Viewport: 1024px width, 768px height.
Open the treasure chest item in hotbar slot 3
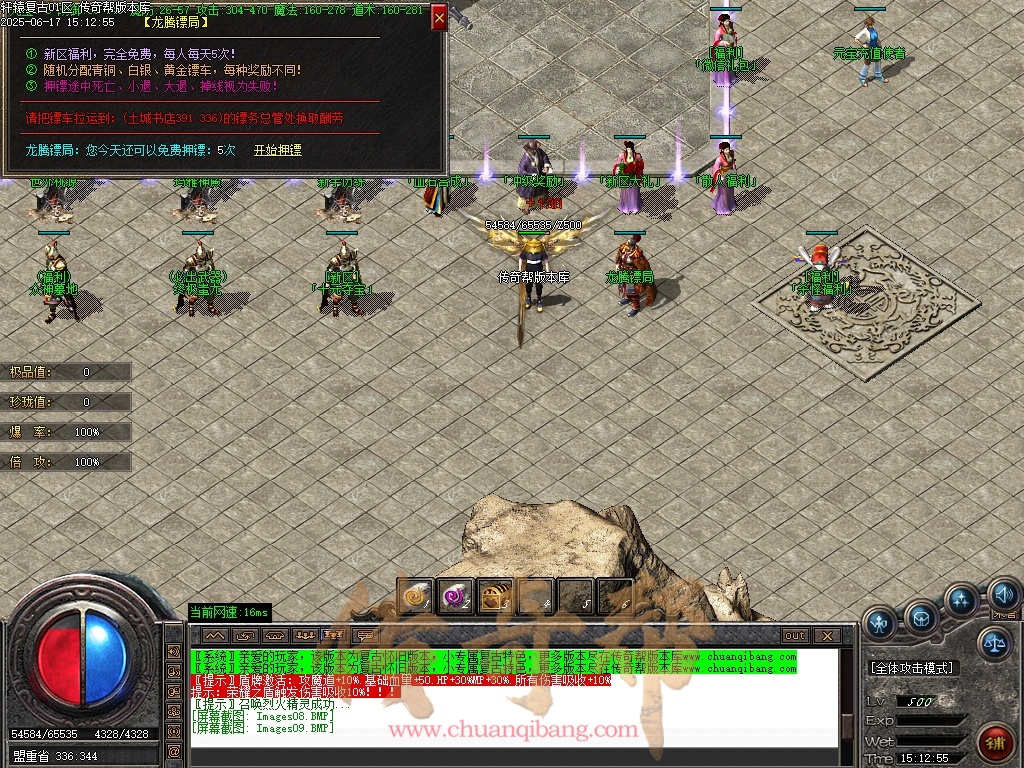click(495, 597)
